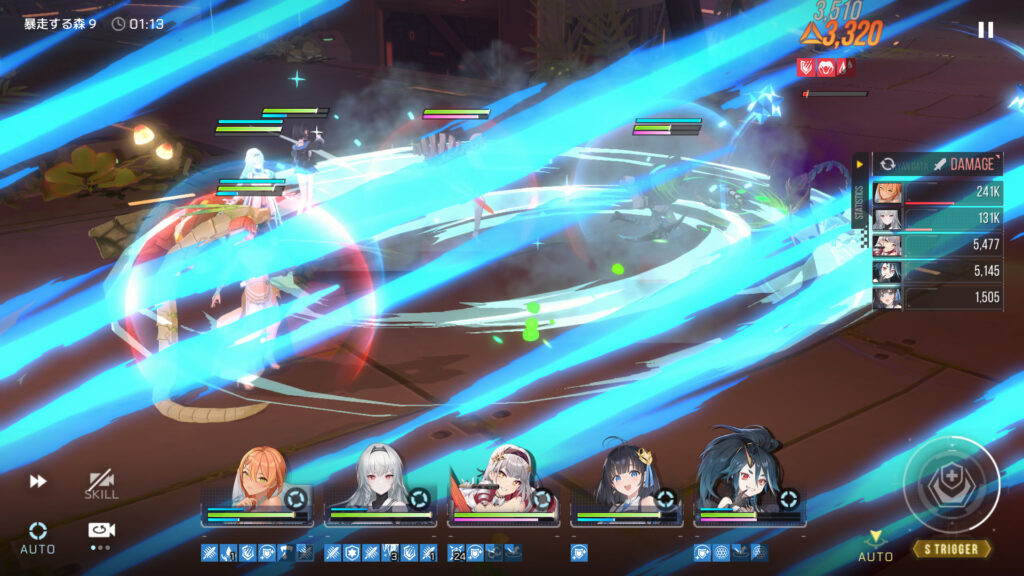
Task: Select the orange-haired character portrait
Action: pos(259,484)
